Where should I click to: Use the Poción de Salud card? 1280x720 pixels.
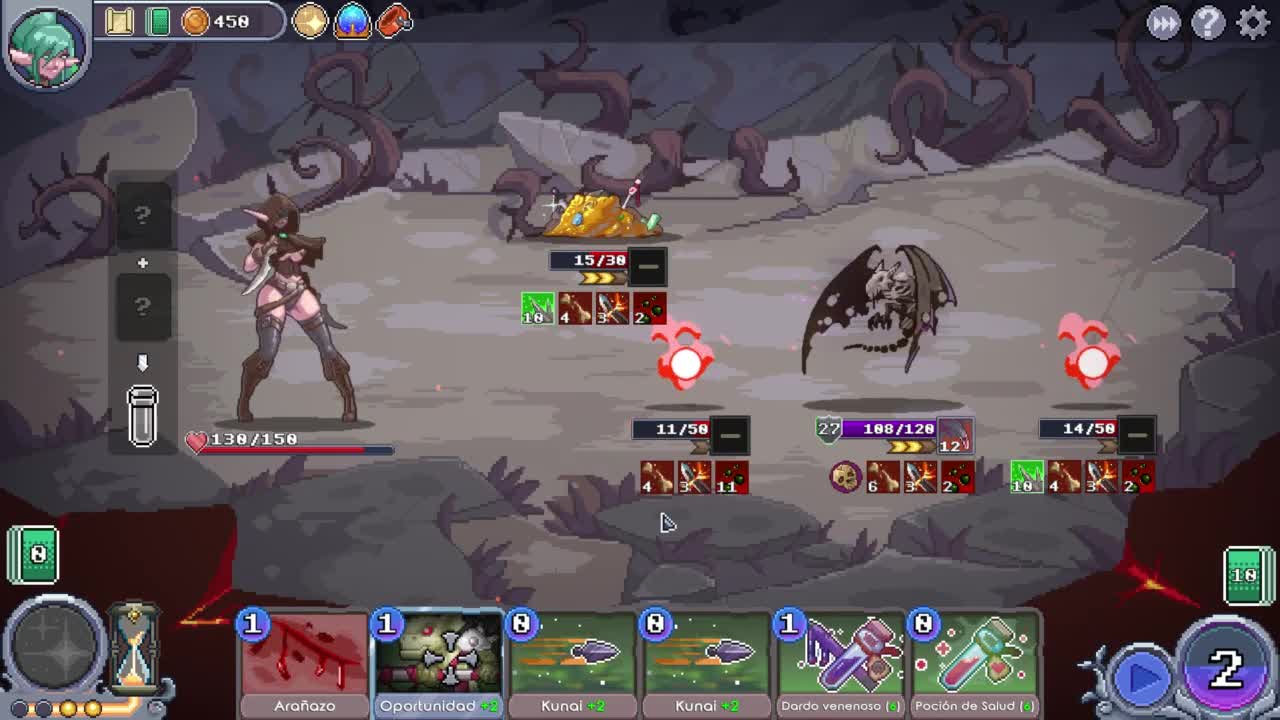click(973, 660)
